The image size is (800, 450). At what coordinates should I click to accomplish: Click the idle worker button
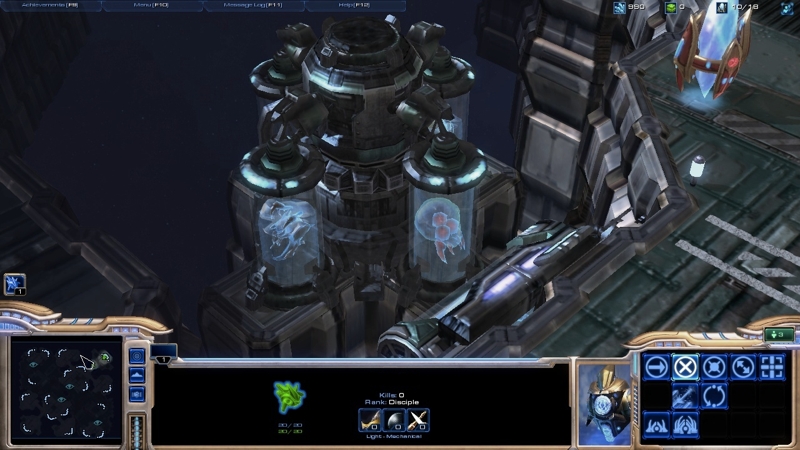pos(14,286)
